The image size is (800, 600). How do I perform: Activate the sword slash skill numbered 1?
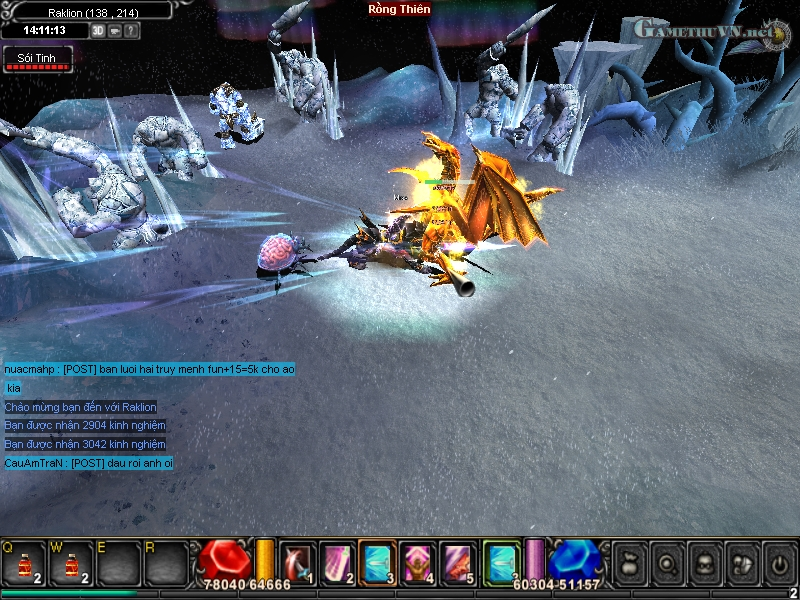(x=297, y=562)
